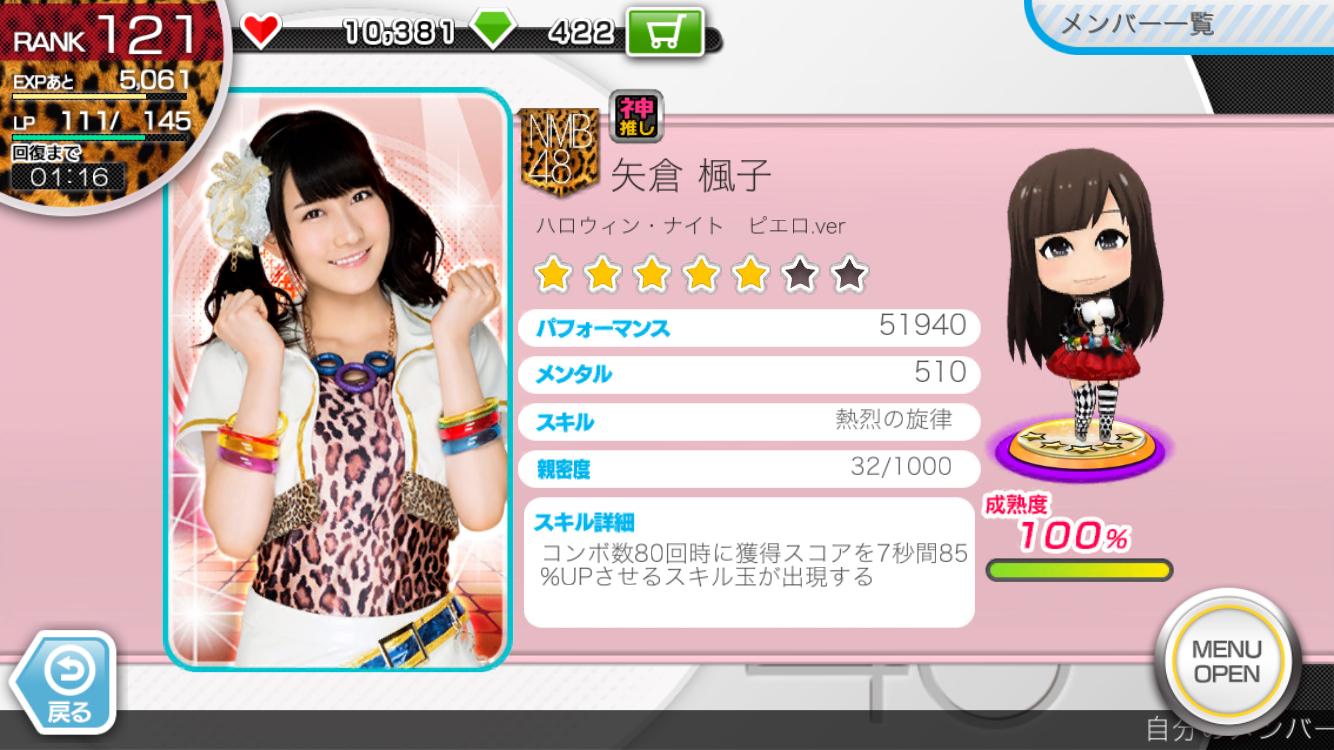Viewport: 1334px width, 750px height.
Task: Tap the member photo card
Action: [338, 380]
